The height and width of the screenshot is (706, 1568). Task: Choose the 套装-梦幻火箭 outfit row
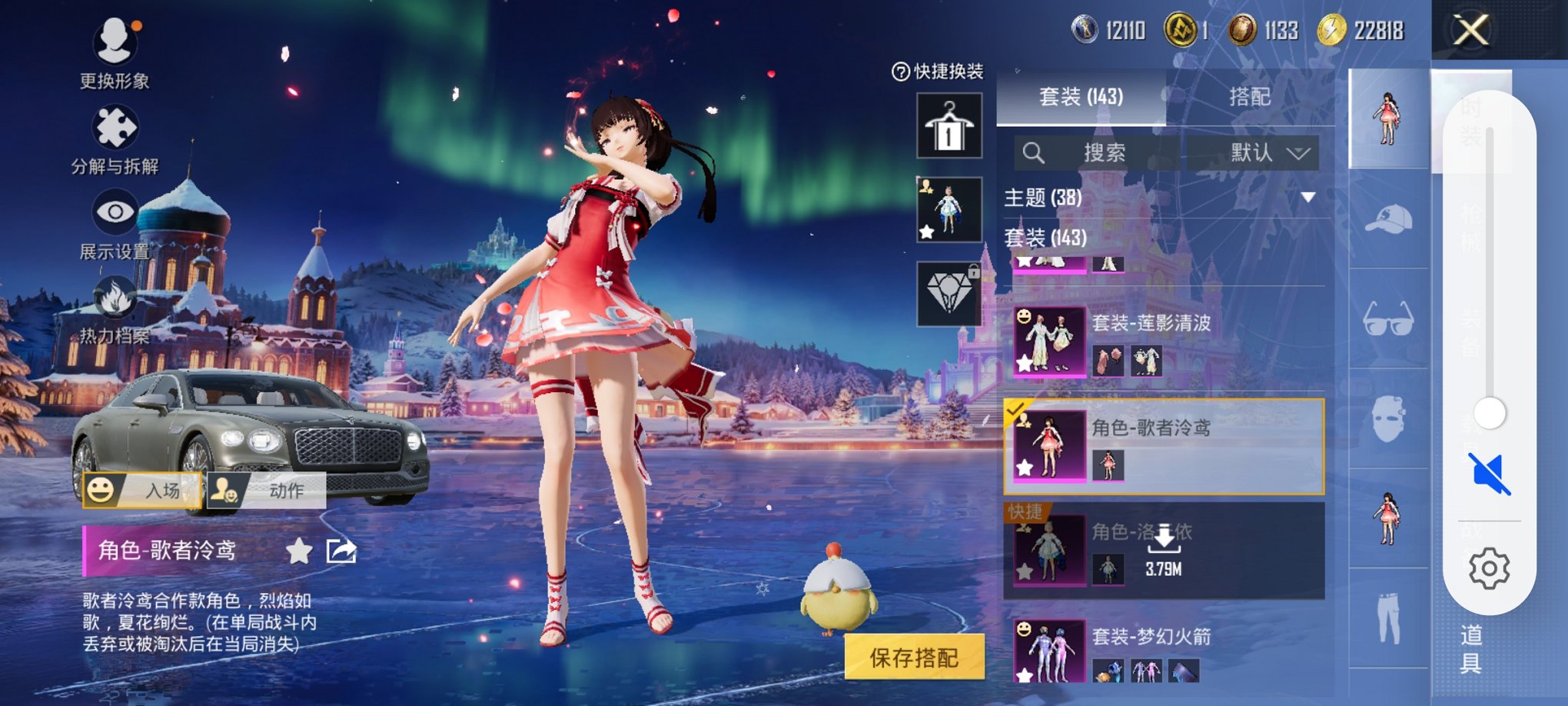1164,650
